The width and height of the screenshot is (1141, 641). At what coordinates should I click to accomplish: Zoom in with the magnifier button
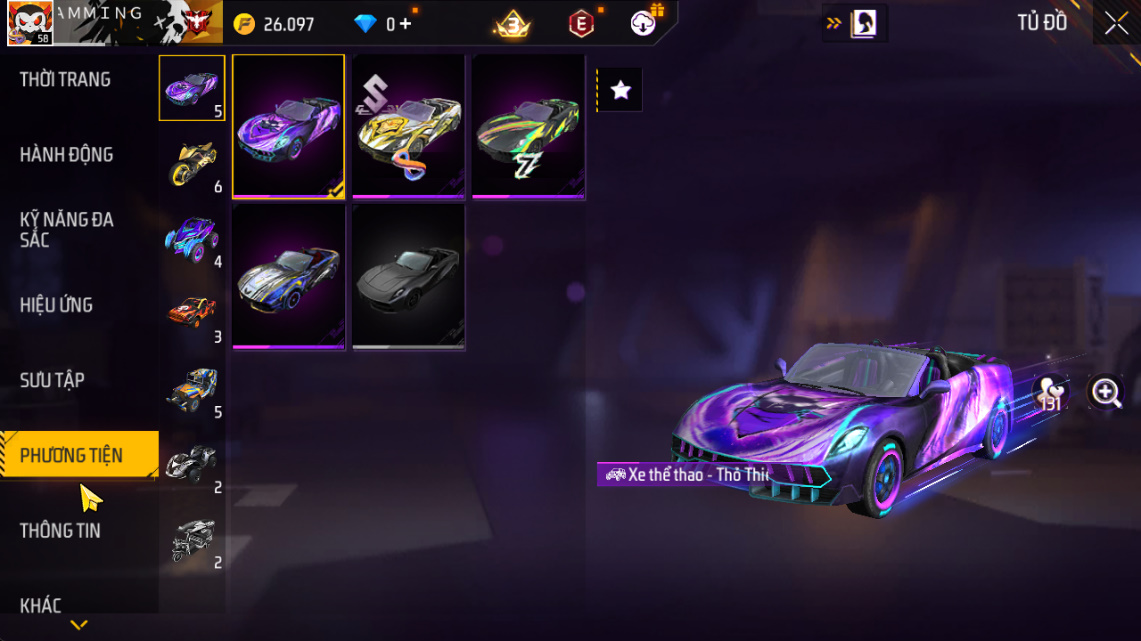pos(1106,393)
